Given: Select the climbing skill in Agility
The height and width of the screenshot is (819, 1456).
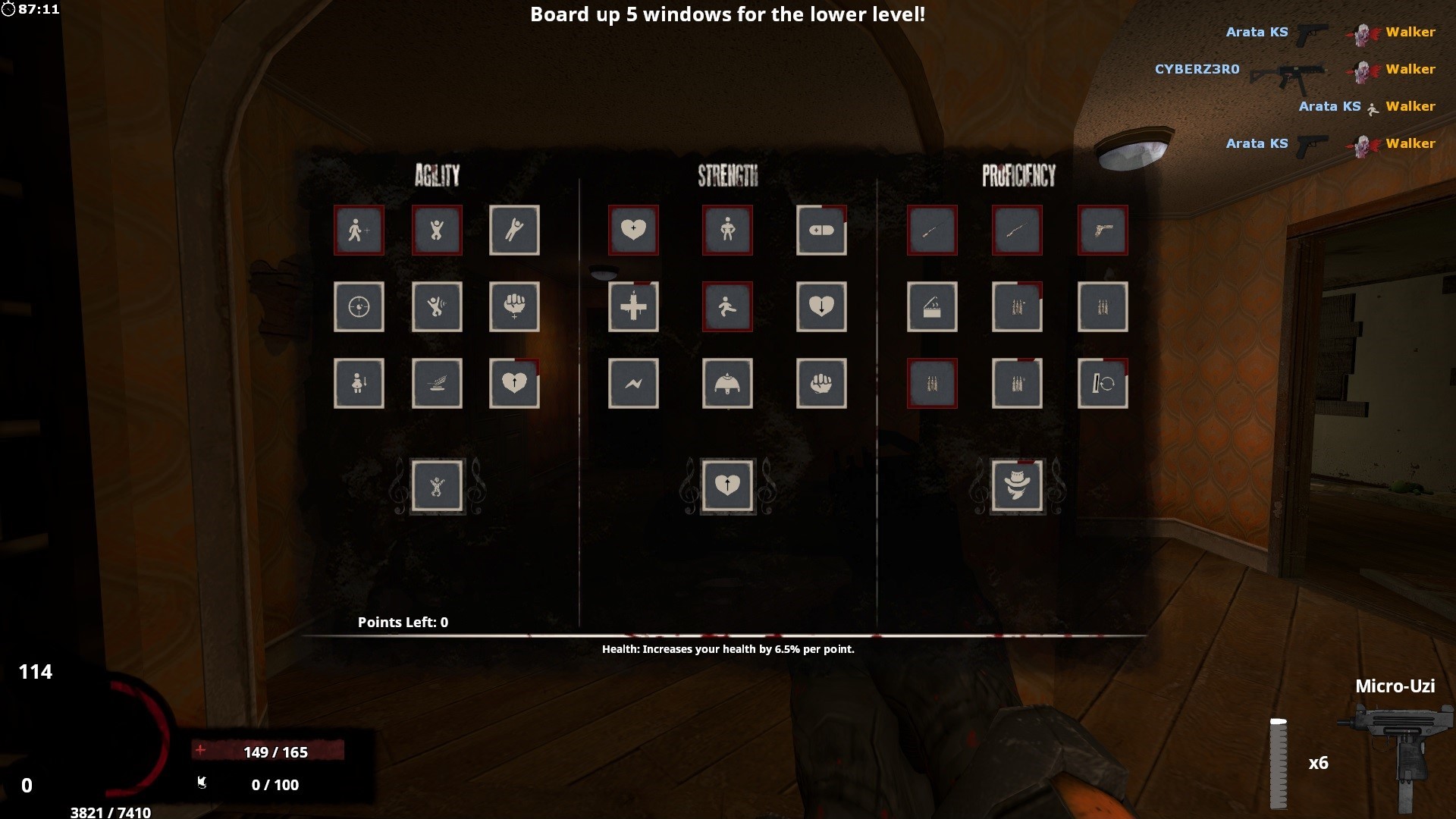Looking at the screenshot, I should (514, 231).
